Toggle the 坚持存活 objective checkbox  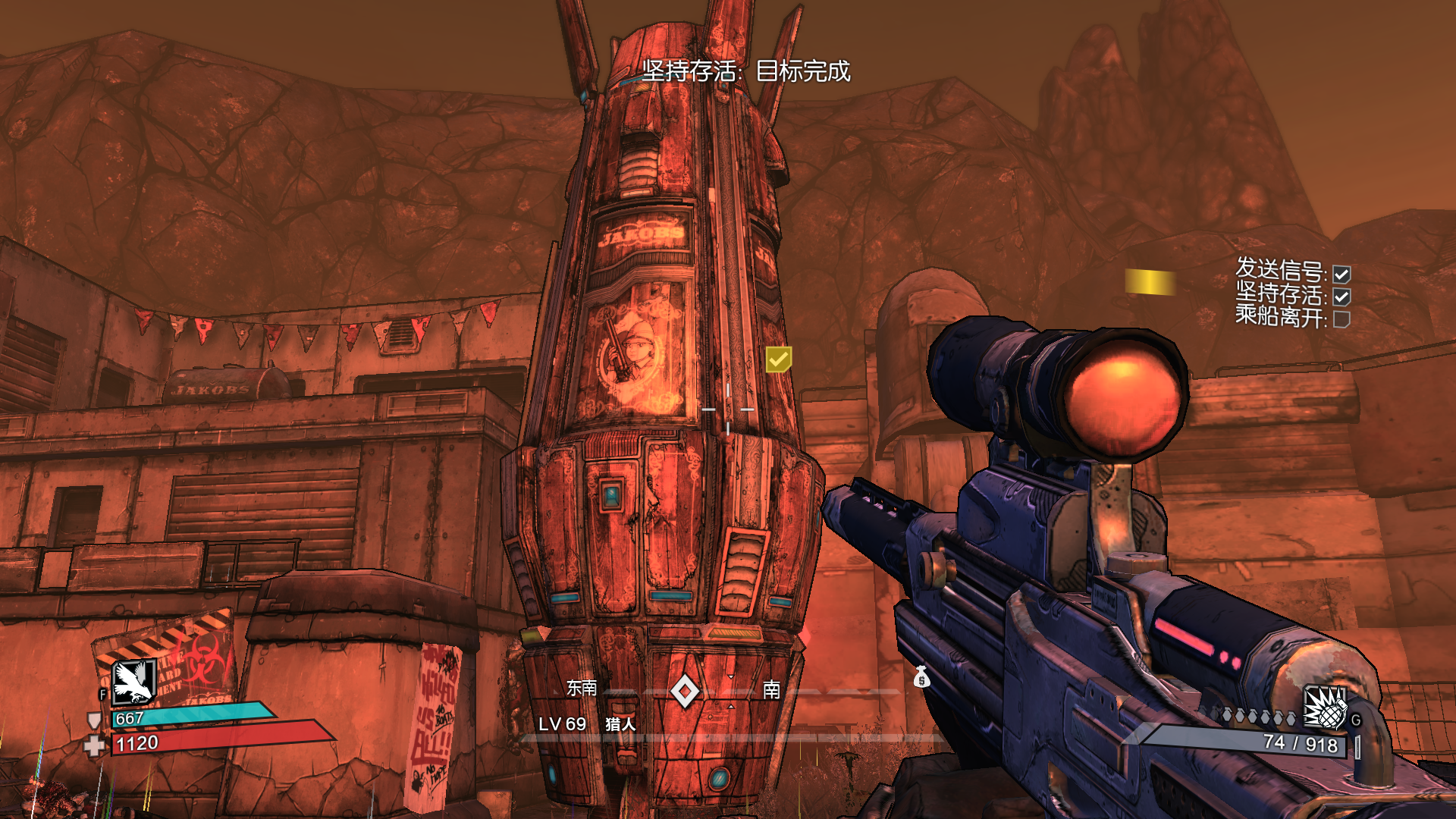pyautogui.click(x=1341, y=297)
